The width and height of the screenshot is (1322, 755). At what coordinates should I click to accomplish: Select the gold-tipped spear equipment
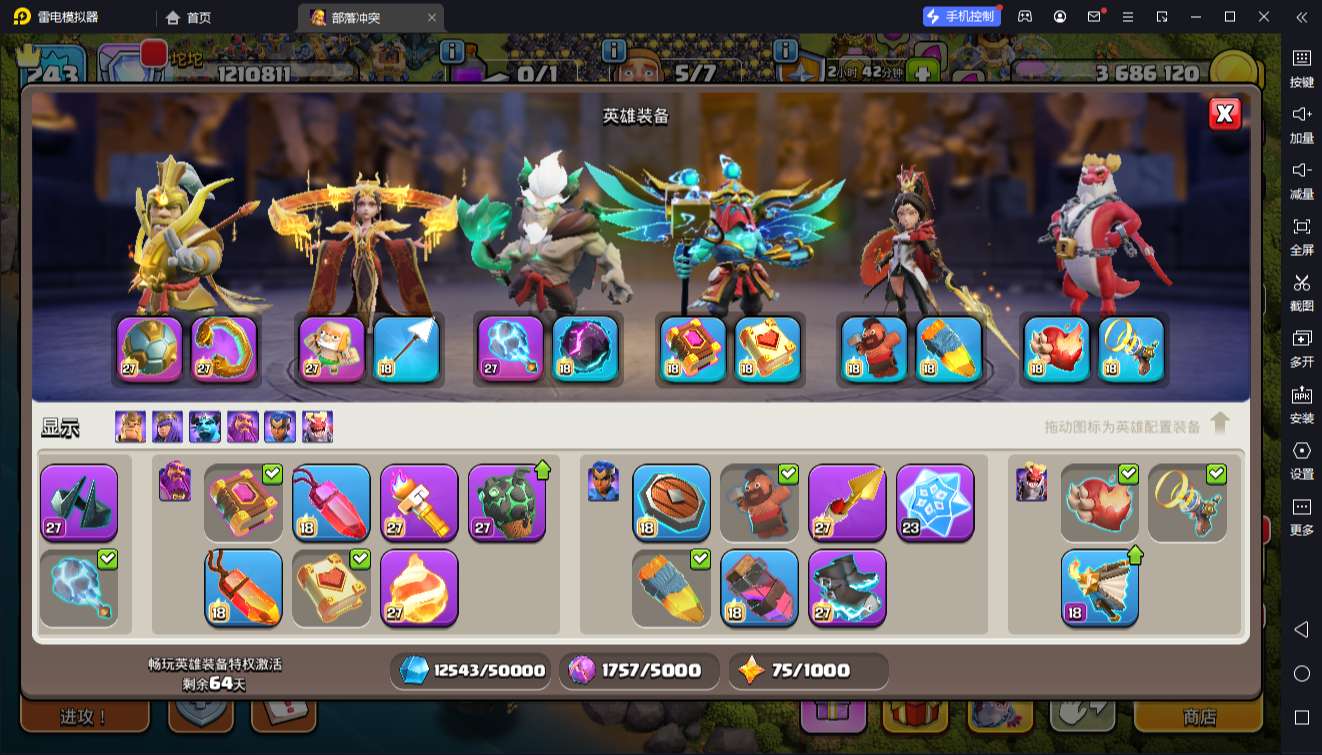[847, 502]
